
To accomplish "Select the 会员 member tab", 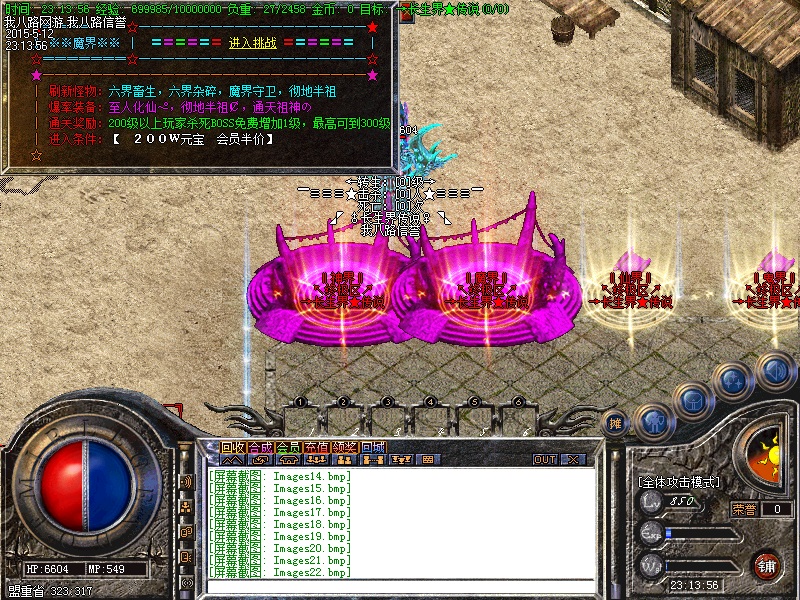I will [288, 447].
